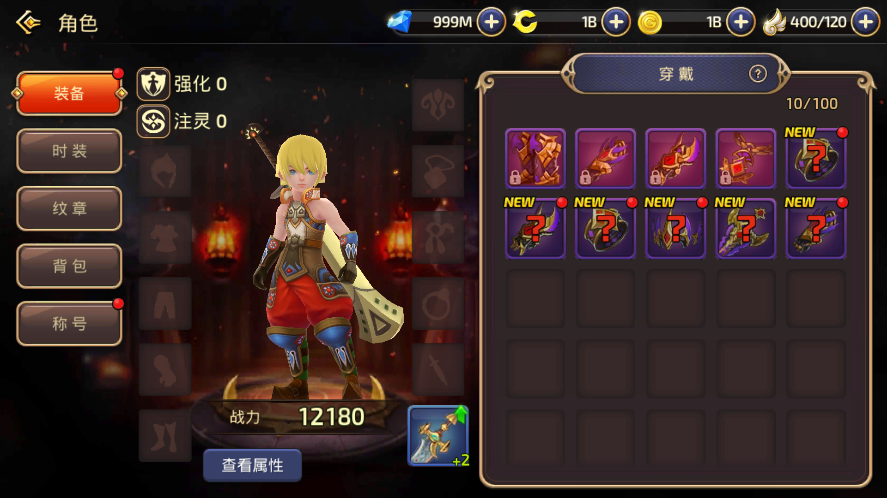This screenshot has width=887, height=498.
Task: Tap the 注灵 swirl icon
Action: pos(153,121)
